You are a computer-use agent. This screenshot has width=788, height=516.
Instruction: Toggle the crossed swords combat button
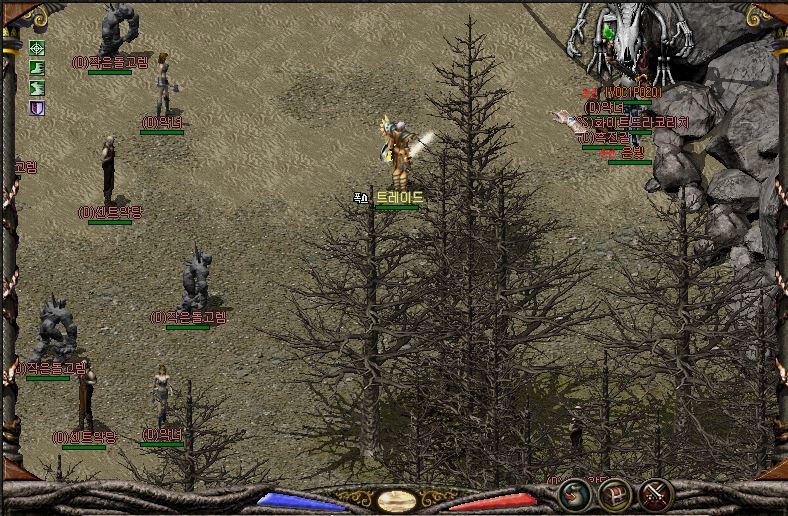pyautogui.click(x=655, y=494)
